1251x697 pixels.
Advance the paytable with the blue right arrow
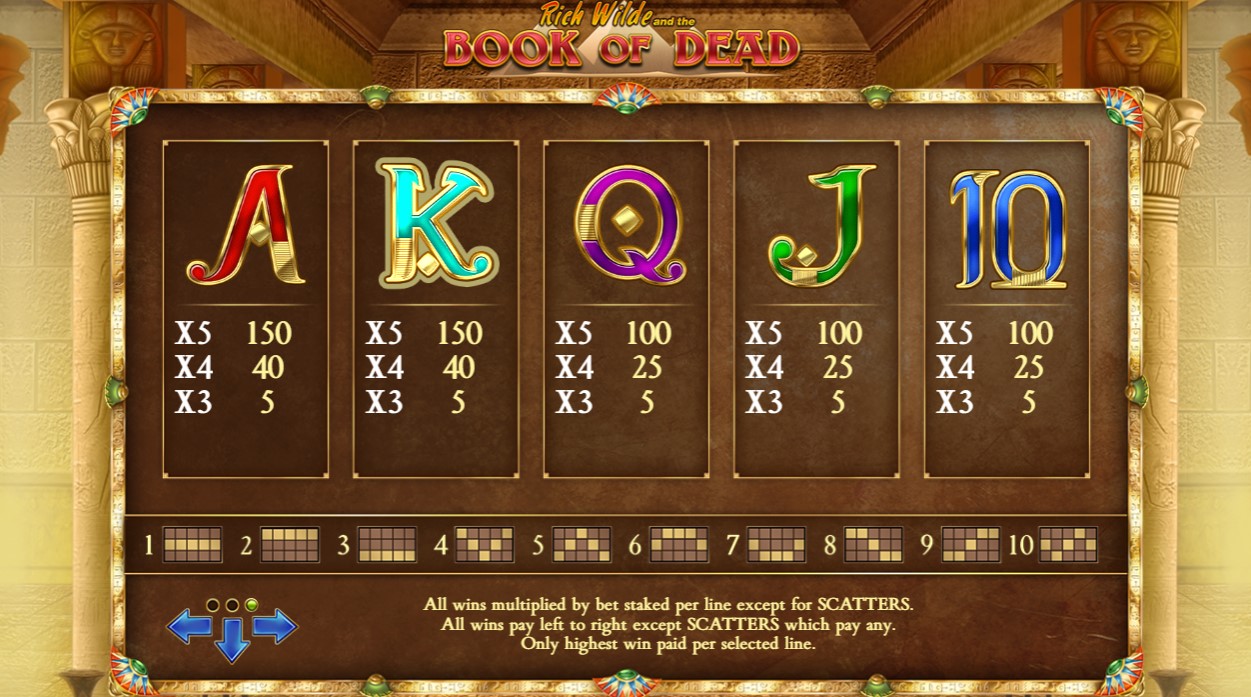point(275,626)
